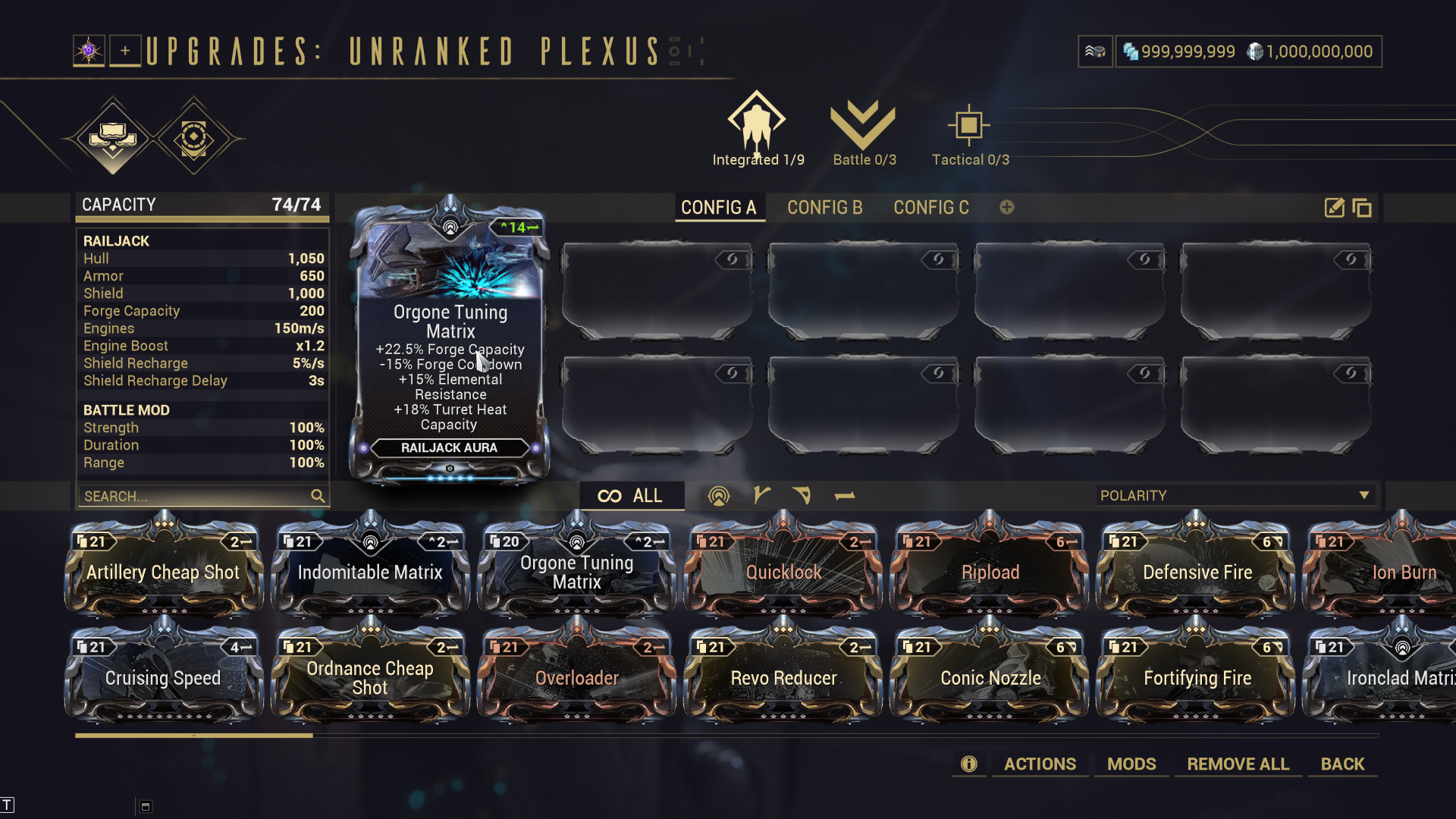
Task: Rename the config with the edit icon
Action: pyautogui.click(x=1334, y=208)
